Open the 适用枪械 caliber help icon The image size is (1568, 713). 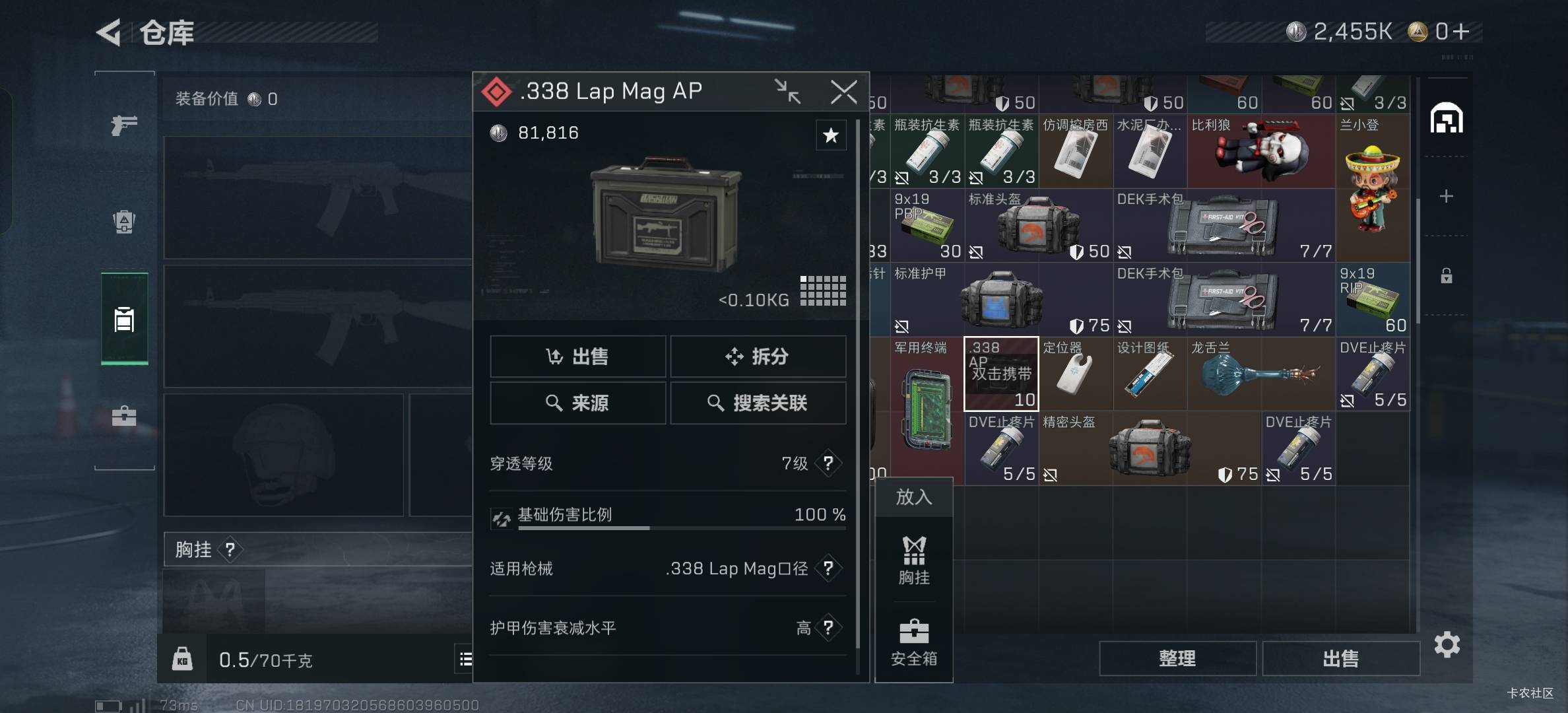click(x=828, y=568)
